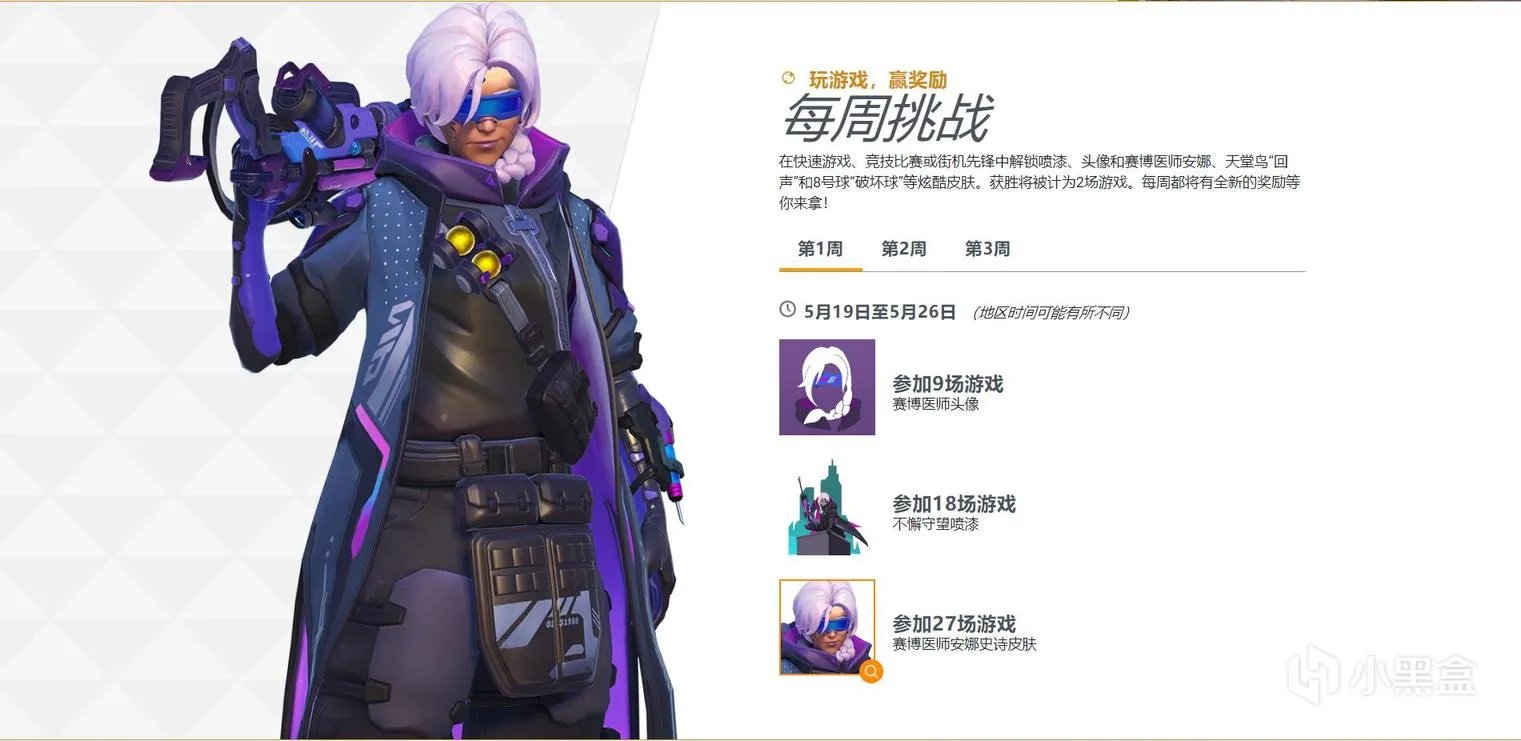Click the 参加18场游戏 challenge text
Viewport: 1521px width, 741px height.
pyautogui.click(x=953, y=504)
